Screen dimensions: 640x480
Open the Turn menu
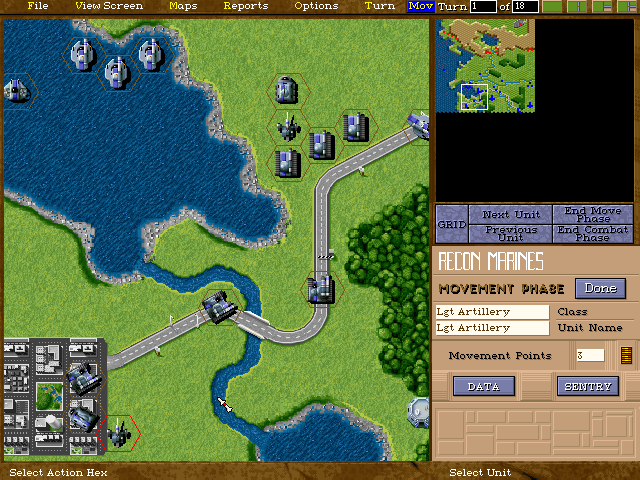[380, 6]
